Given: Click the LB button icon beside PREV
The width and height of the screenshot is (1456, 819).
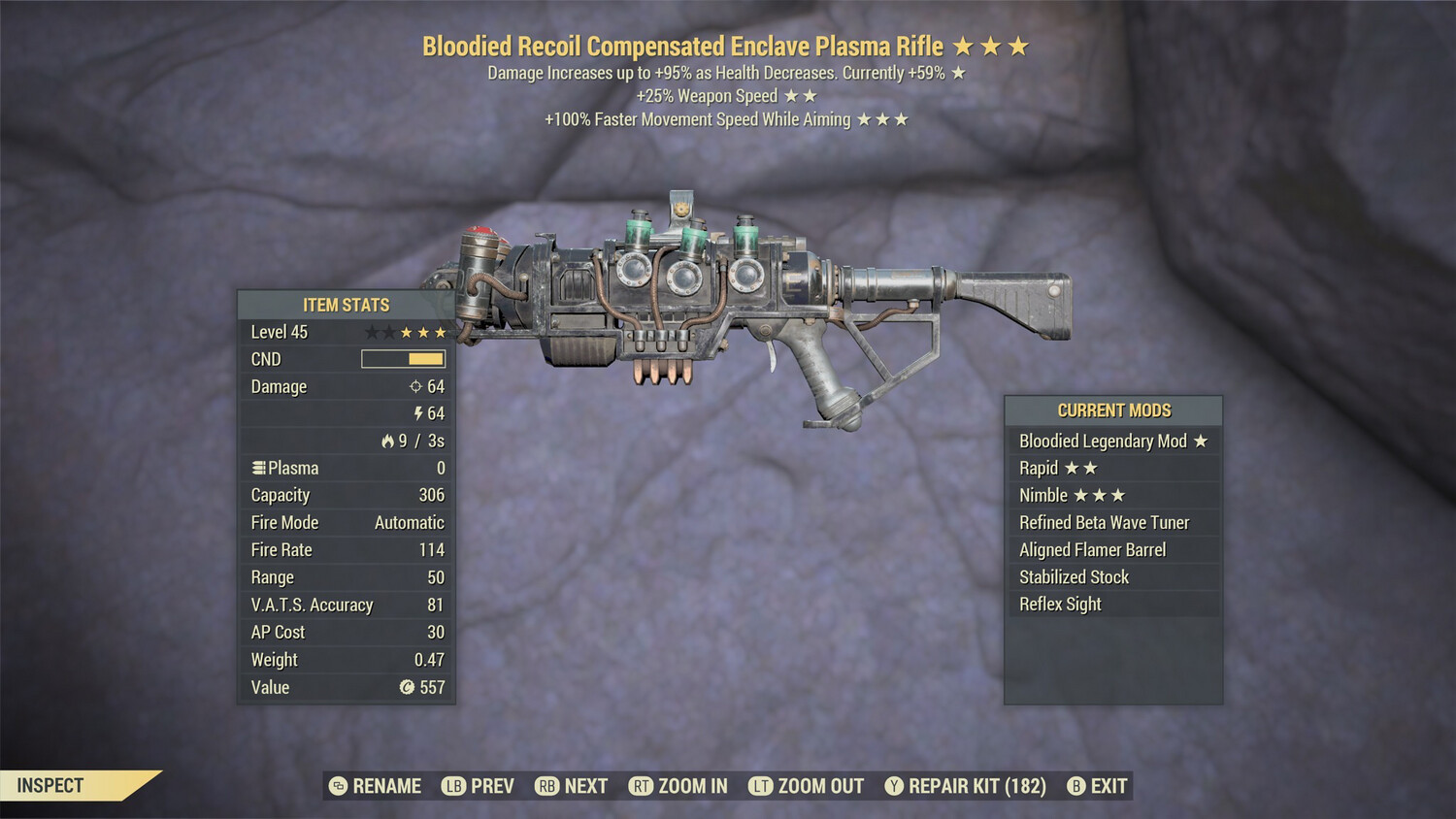Looking at the screenshot, I should tap(452, 786).
